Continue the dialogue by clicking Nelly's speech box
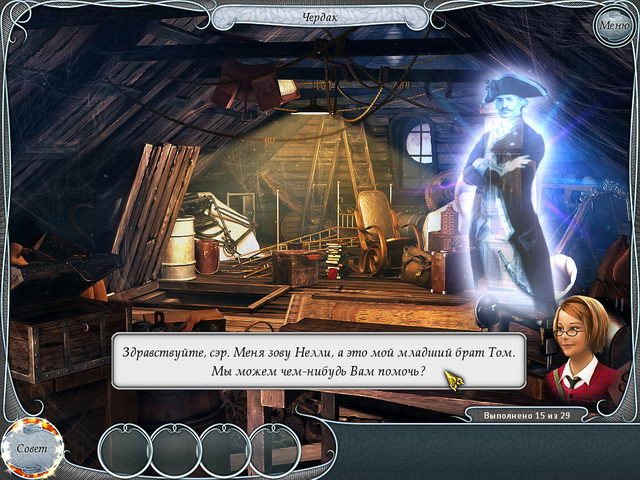The height and width of the screenshot is (480, 640). pos(318,362)
